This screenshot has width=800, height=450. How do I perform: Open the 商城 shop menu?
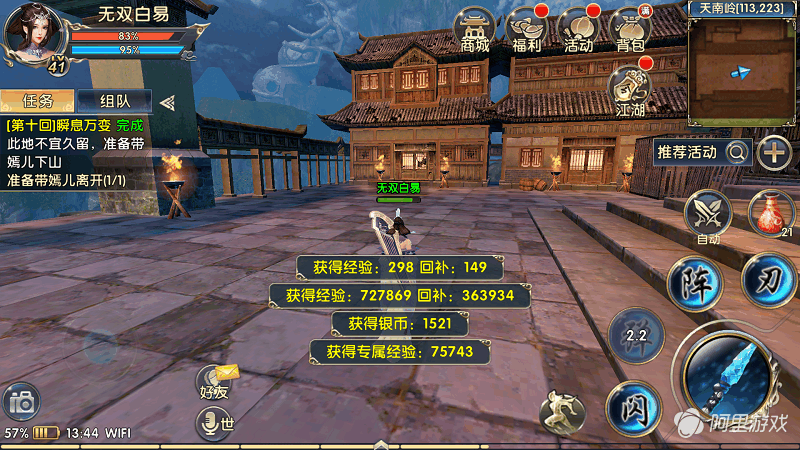tap(476, 30)
